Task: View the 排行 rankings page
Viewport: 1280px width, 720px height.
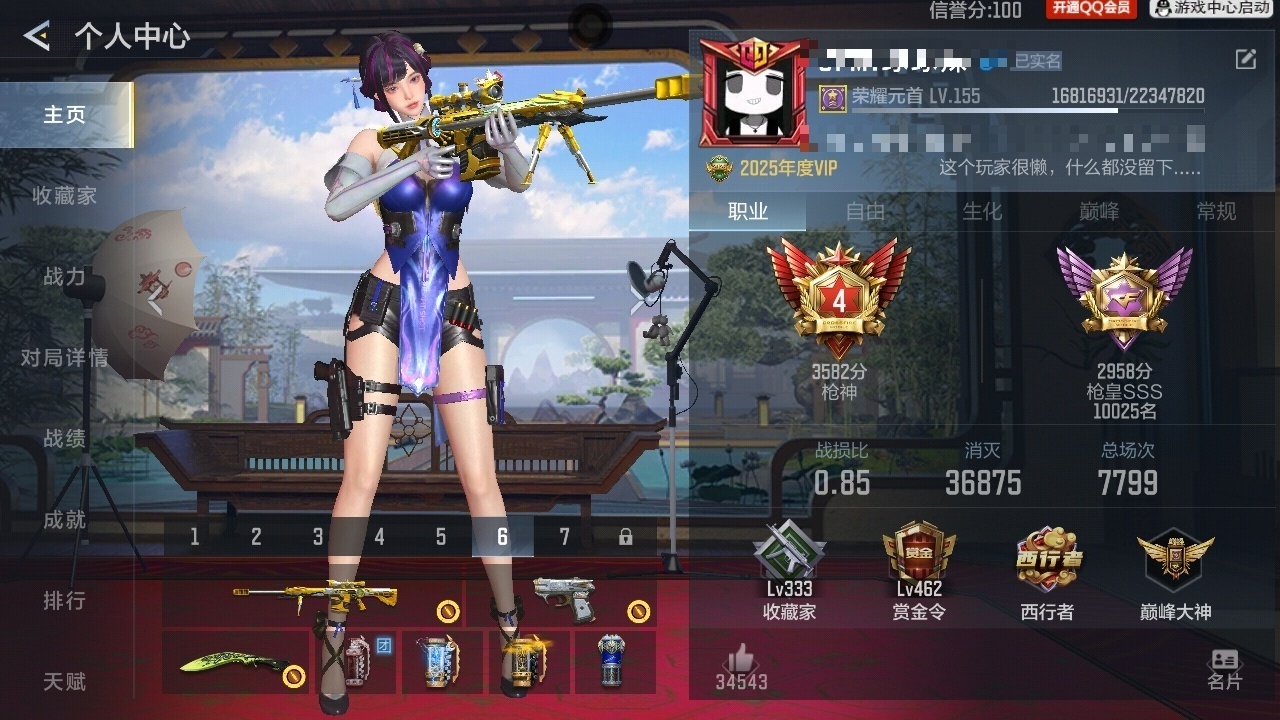Action: pyautogui.click(x=64, y=601)
